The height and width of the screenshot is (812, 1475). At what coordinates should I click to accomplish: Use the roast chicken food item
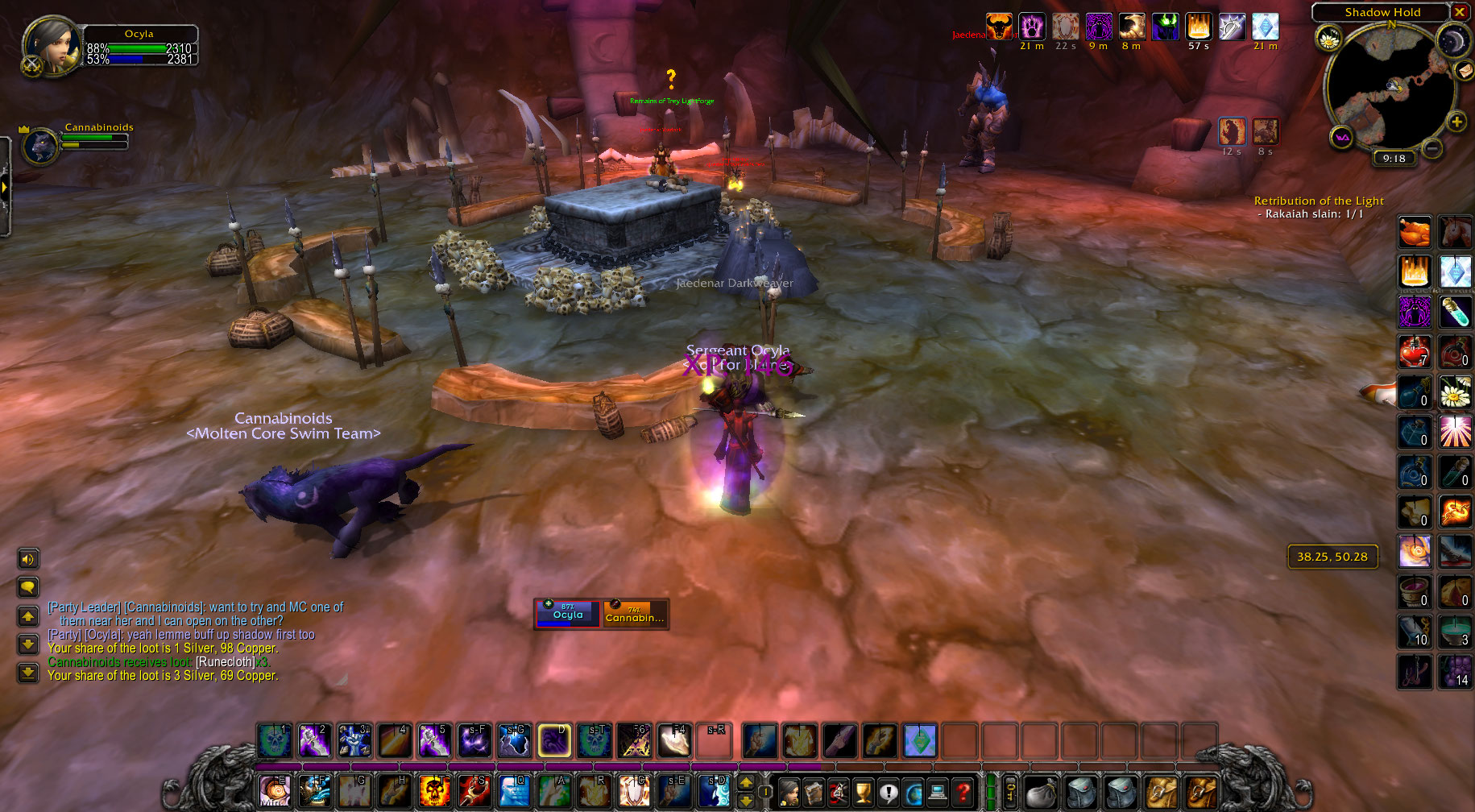tap(1415, 233)
